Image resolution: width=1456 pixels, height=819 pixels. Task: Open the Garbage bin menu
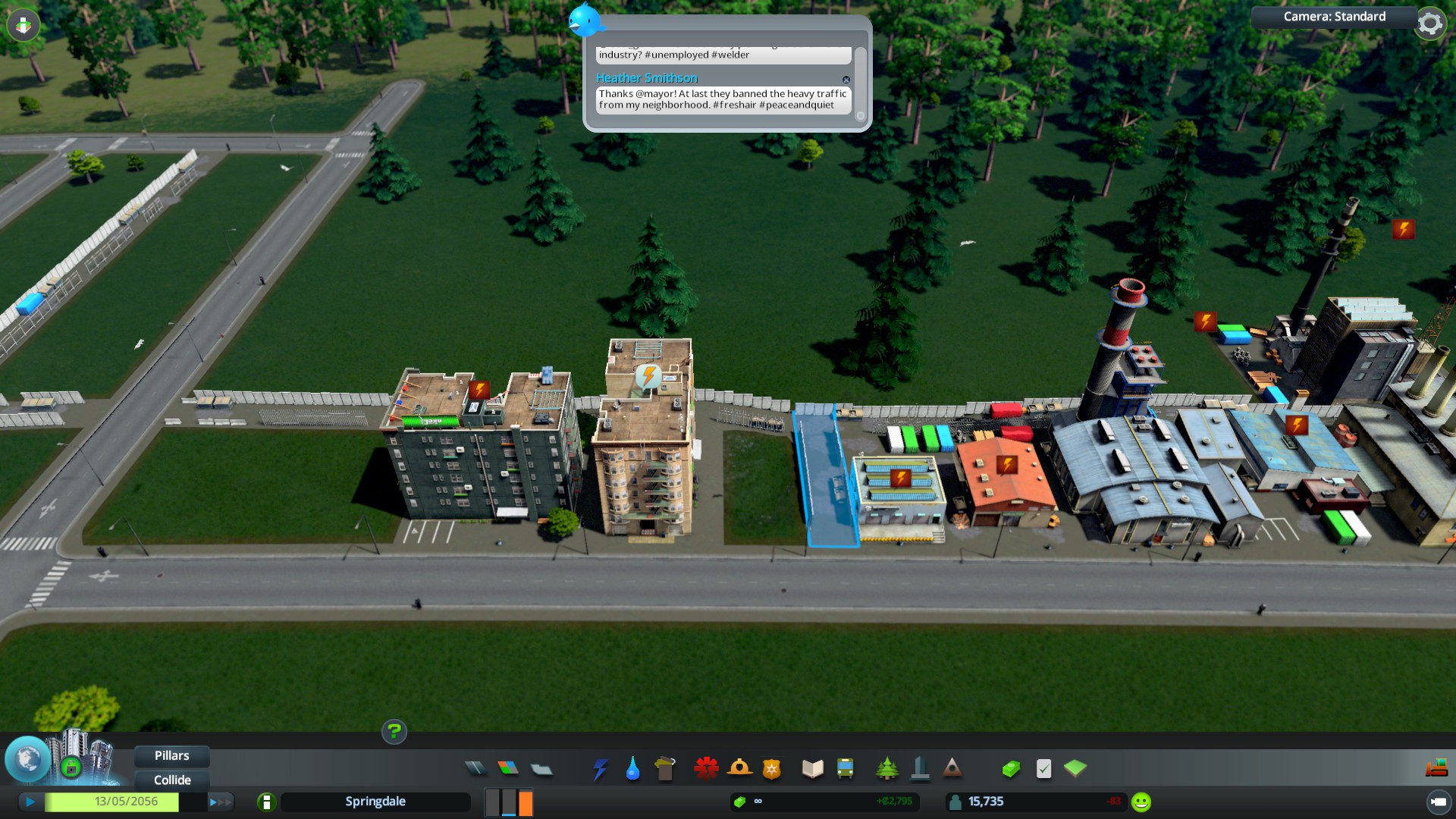(665, 769)
